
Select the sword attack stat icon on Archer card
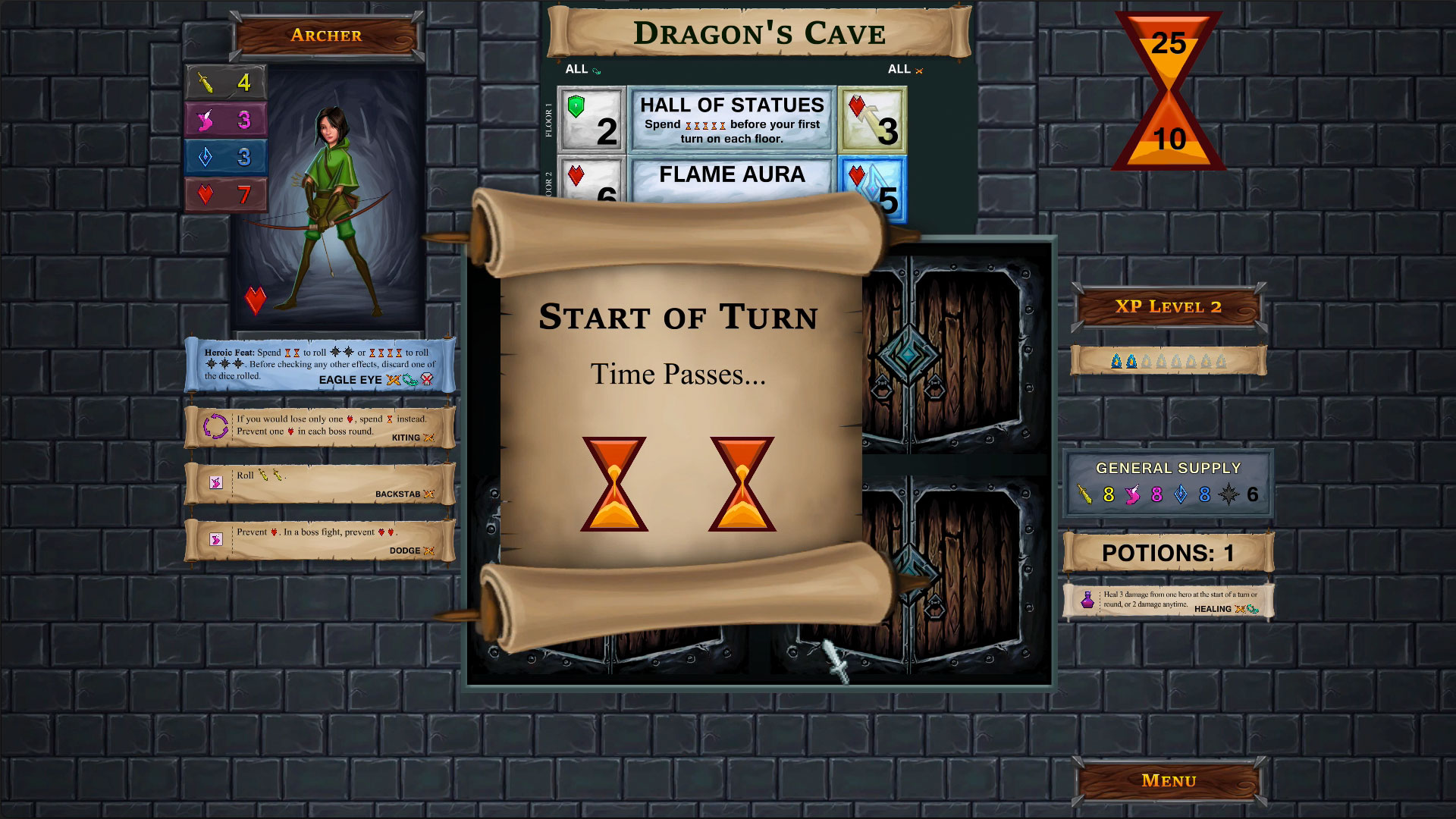point(206,82)
